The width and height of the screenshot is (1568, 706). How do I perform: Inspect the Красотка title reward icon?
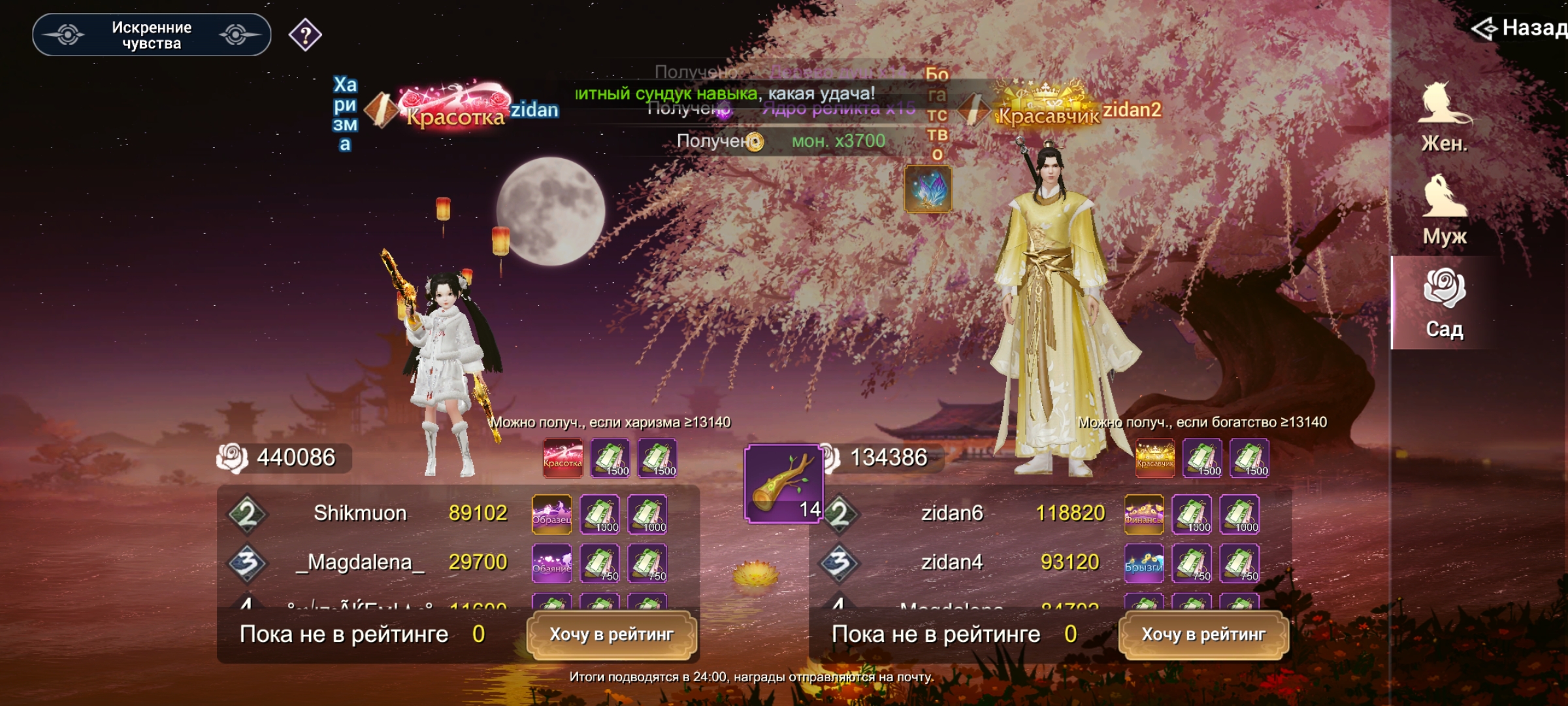(563, 458)
